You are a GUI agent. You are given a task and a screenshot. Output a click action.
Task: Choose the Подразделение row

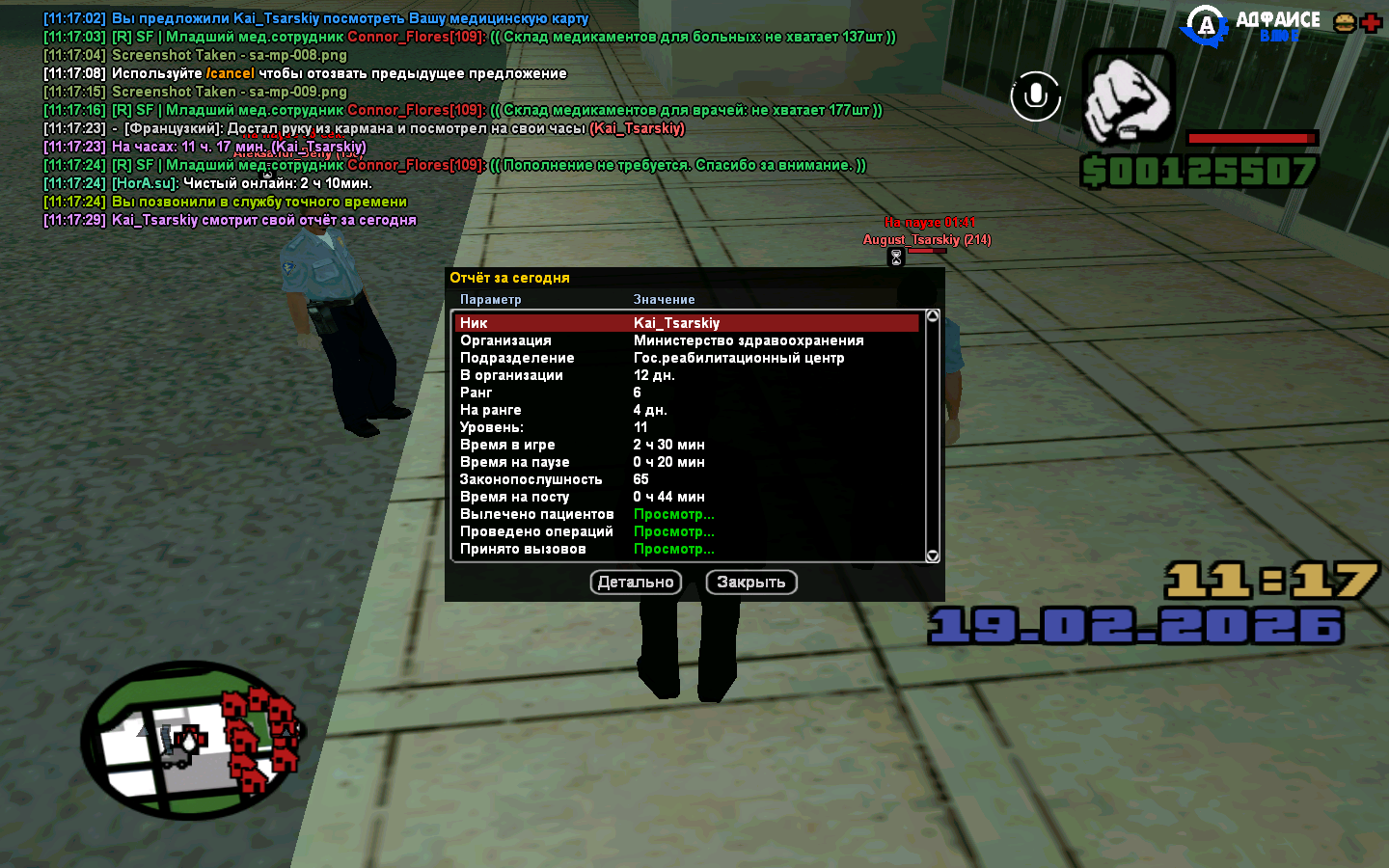click(x=686, y=358)
